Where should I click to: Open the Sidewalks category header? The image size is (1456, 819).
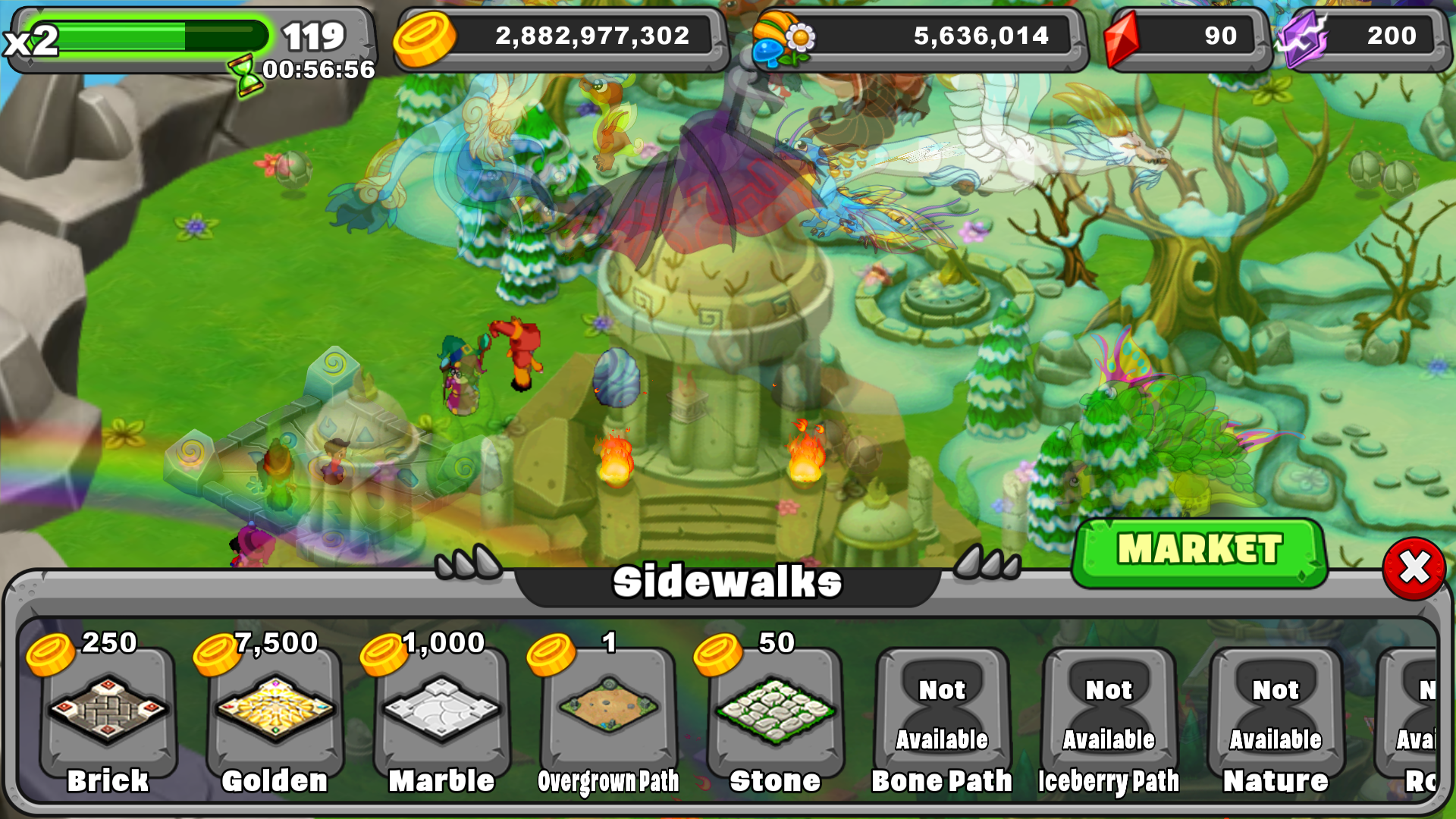[726, 581]
